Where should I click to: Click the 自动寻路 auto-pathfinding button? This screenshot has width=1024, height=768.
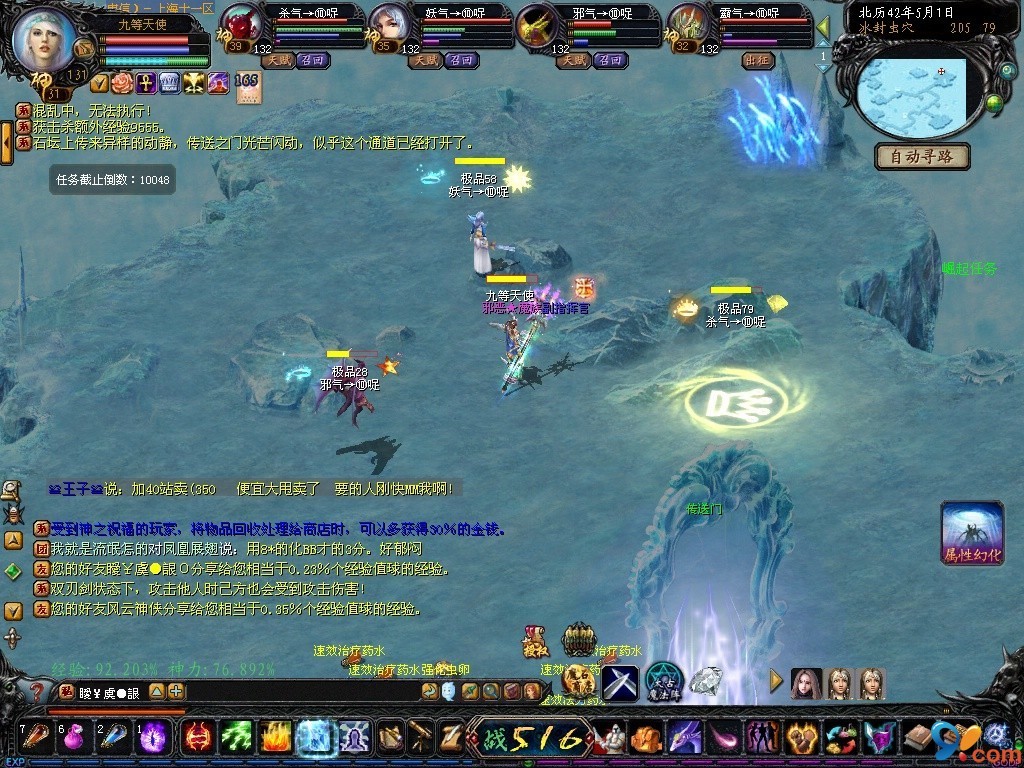point(922,156)
